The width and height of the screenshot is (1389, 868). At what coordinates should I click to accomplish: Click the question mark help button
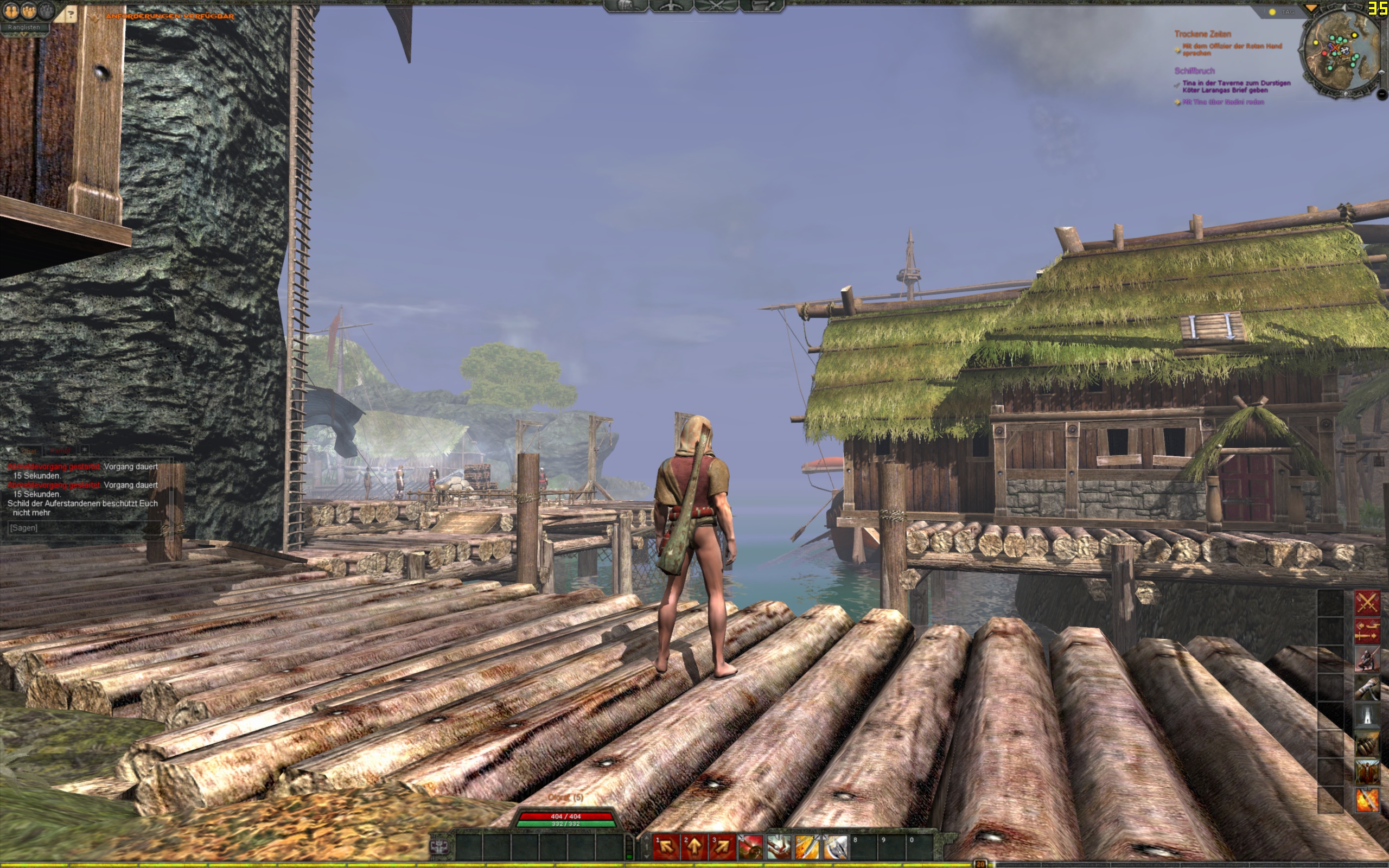click(x=71, y=14)
